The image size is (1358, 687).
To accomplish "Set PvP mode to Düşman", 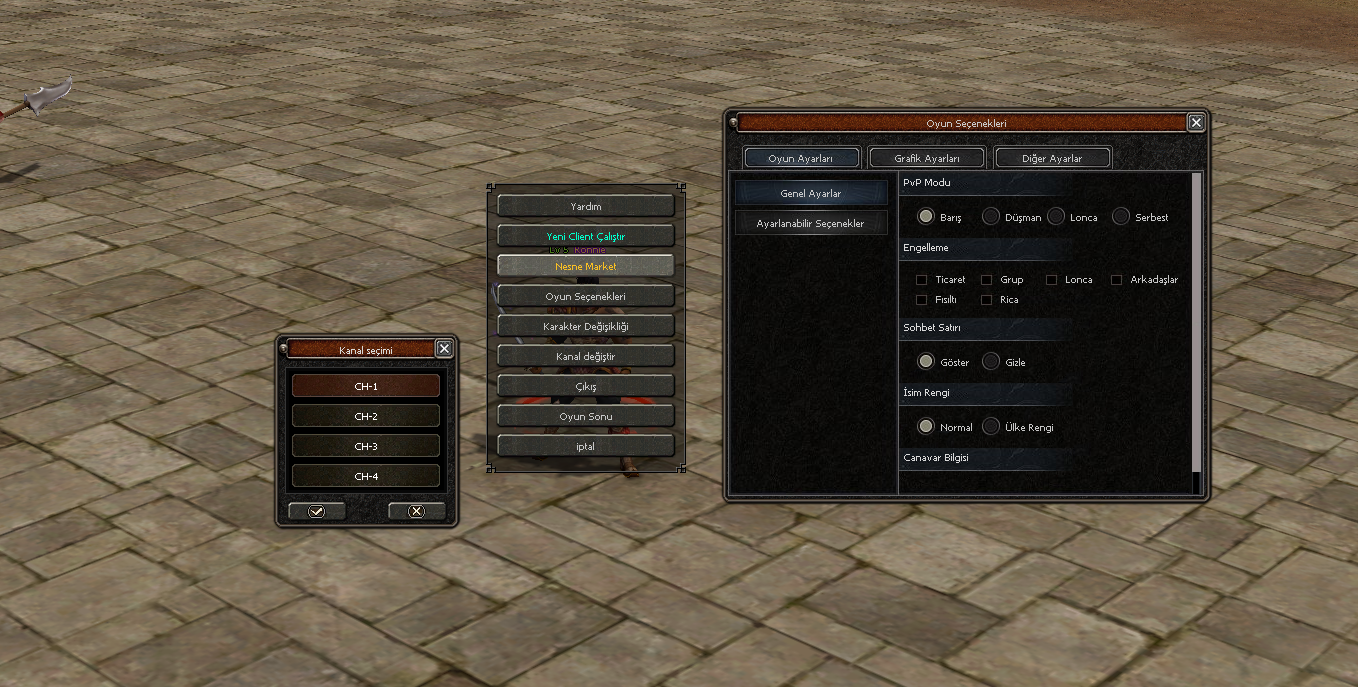I will [x=991, y=216].
